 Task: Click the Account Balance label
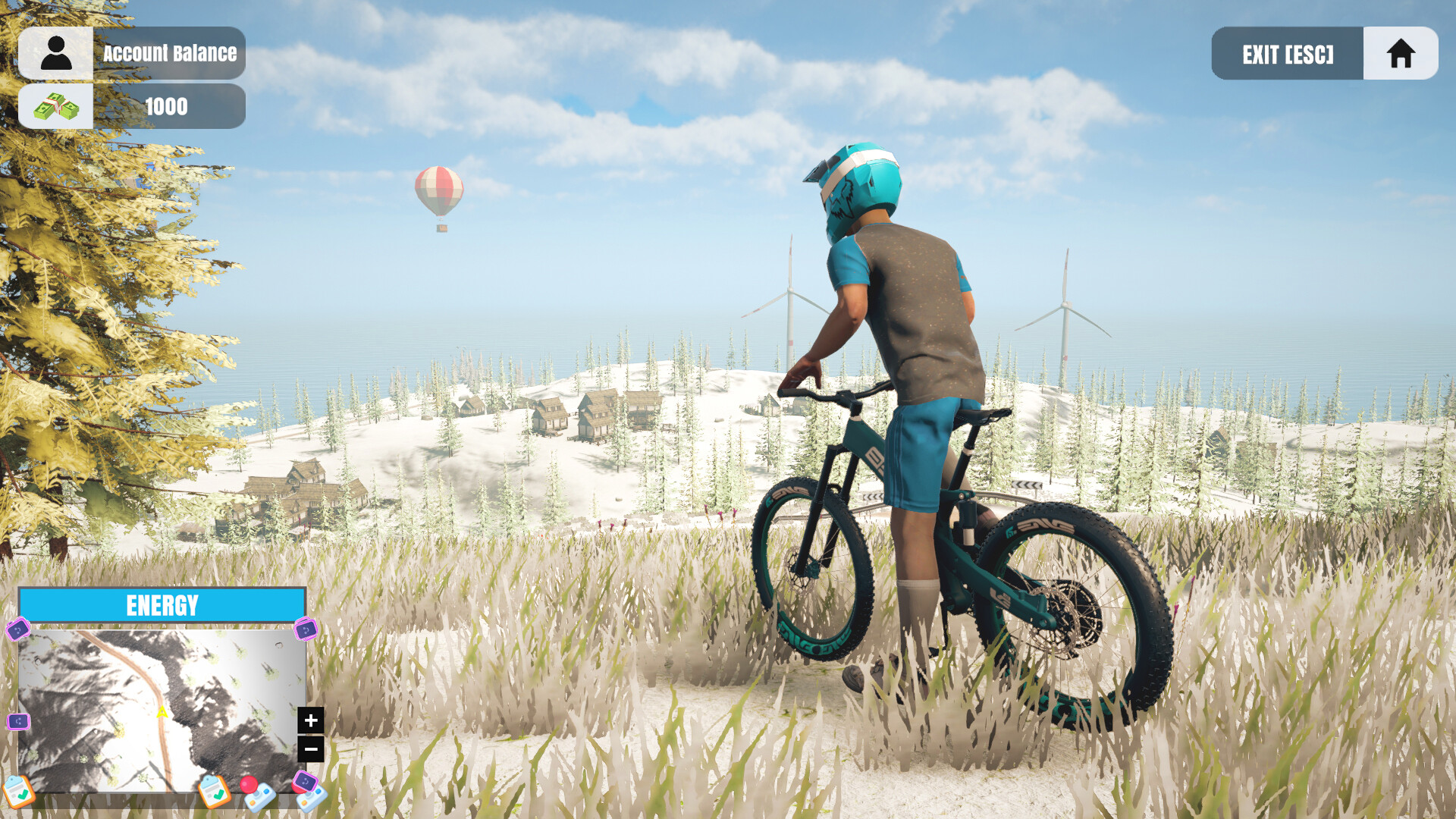coord(170,52)
